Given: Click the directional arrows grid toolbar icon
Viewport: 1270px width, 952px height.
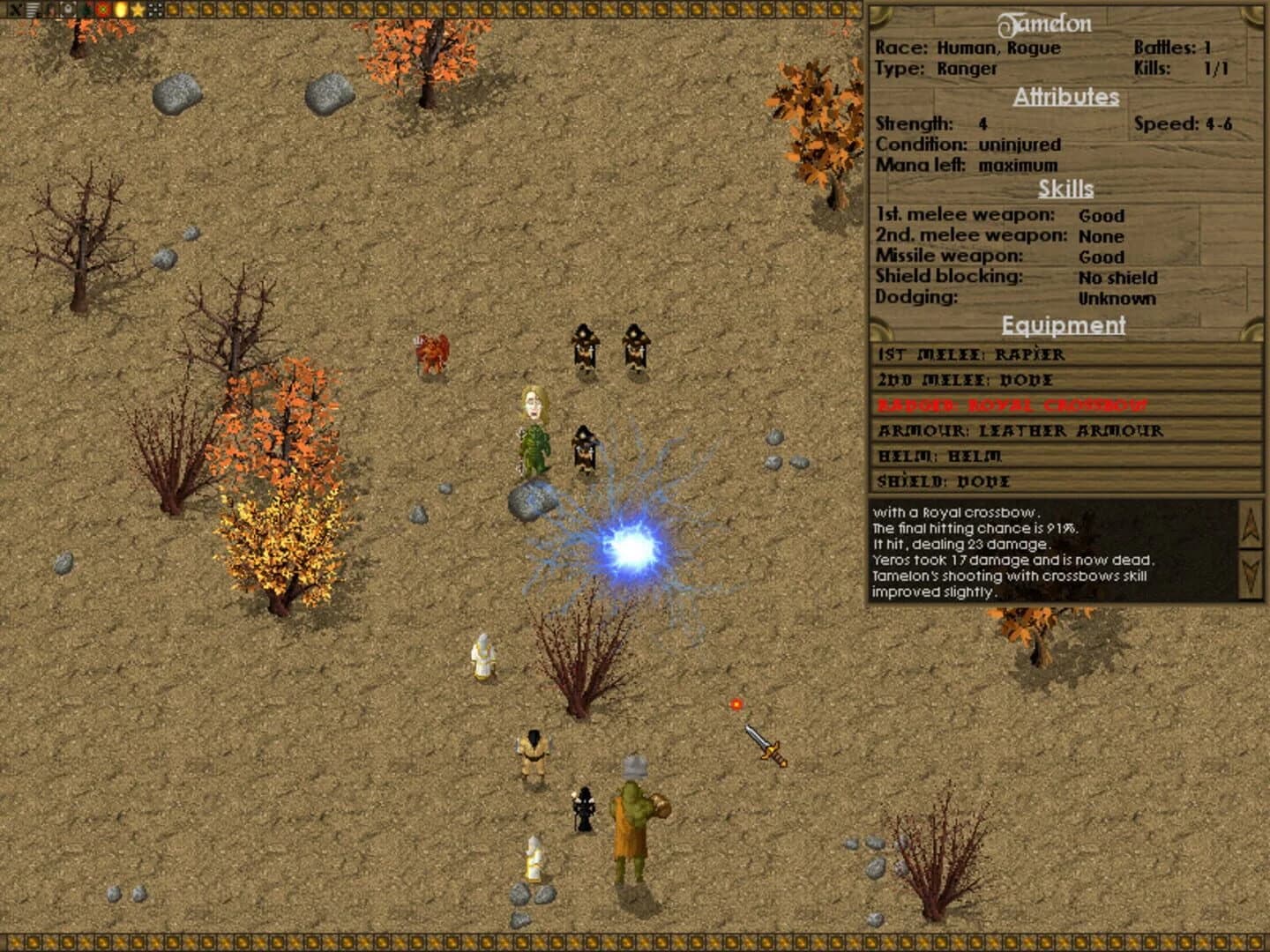Looking at the screenshot, I should pos(154,9).
